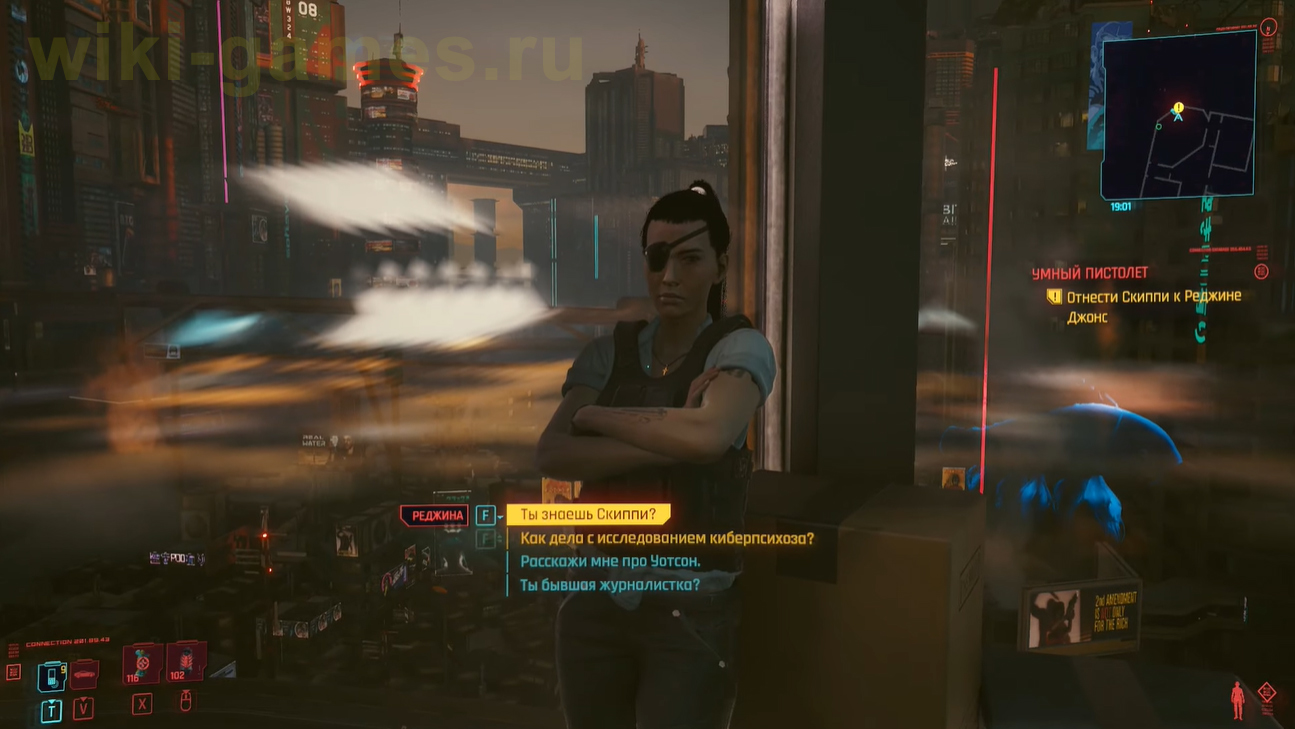Select the phone icon in the bottom-left HUD

pos(52,676)
